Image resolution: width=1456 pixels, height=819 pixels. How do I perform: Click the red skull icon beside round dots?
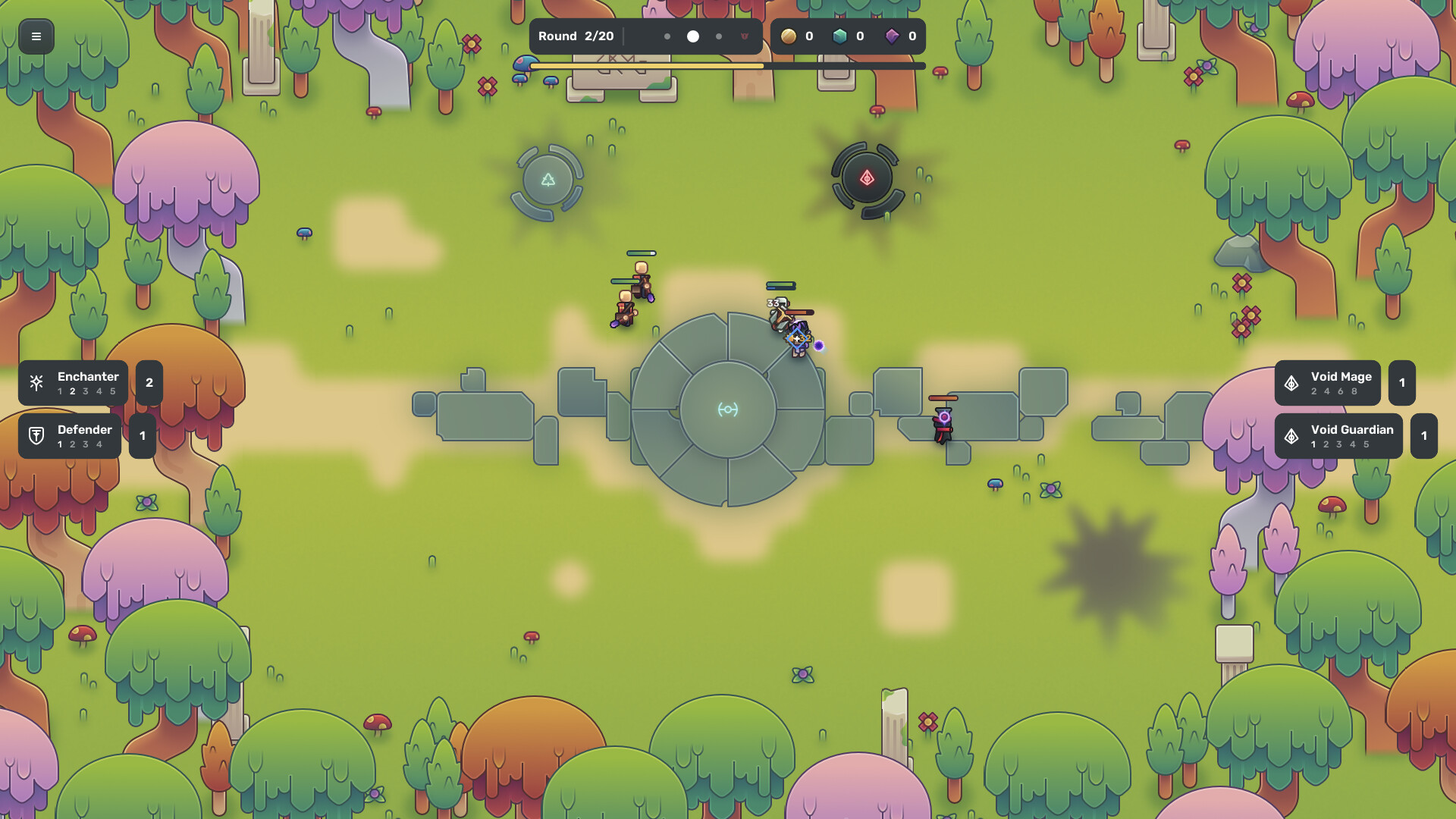pyautogui.click(x=745, y=36)
